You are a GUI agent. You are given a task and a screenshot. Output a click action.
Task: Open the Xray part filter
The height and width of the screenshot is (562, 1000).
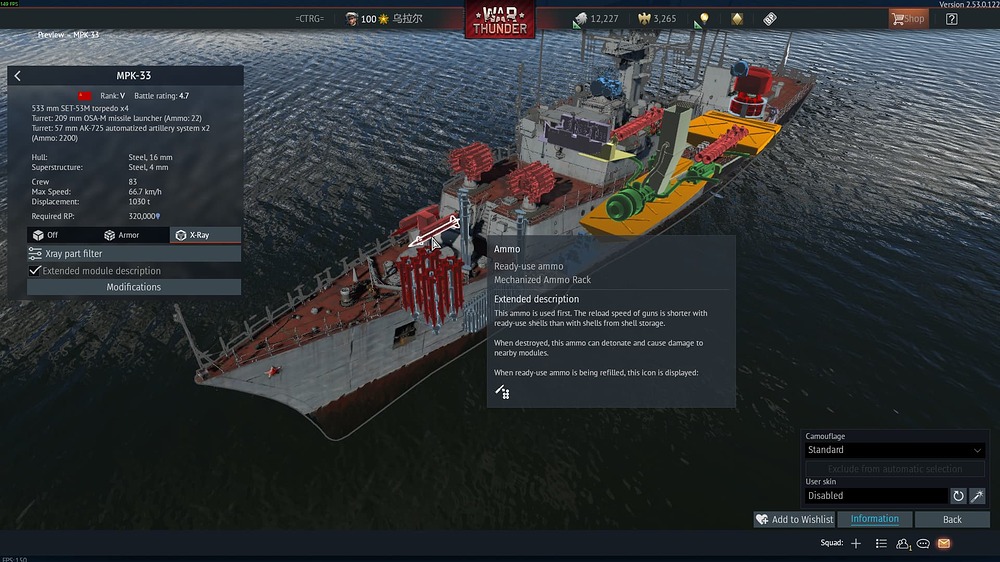click(134, 254)
